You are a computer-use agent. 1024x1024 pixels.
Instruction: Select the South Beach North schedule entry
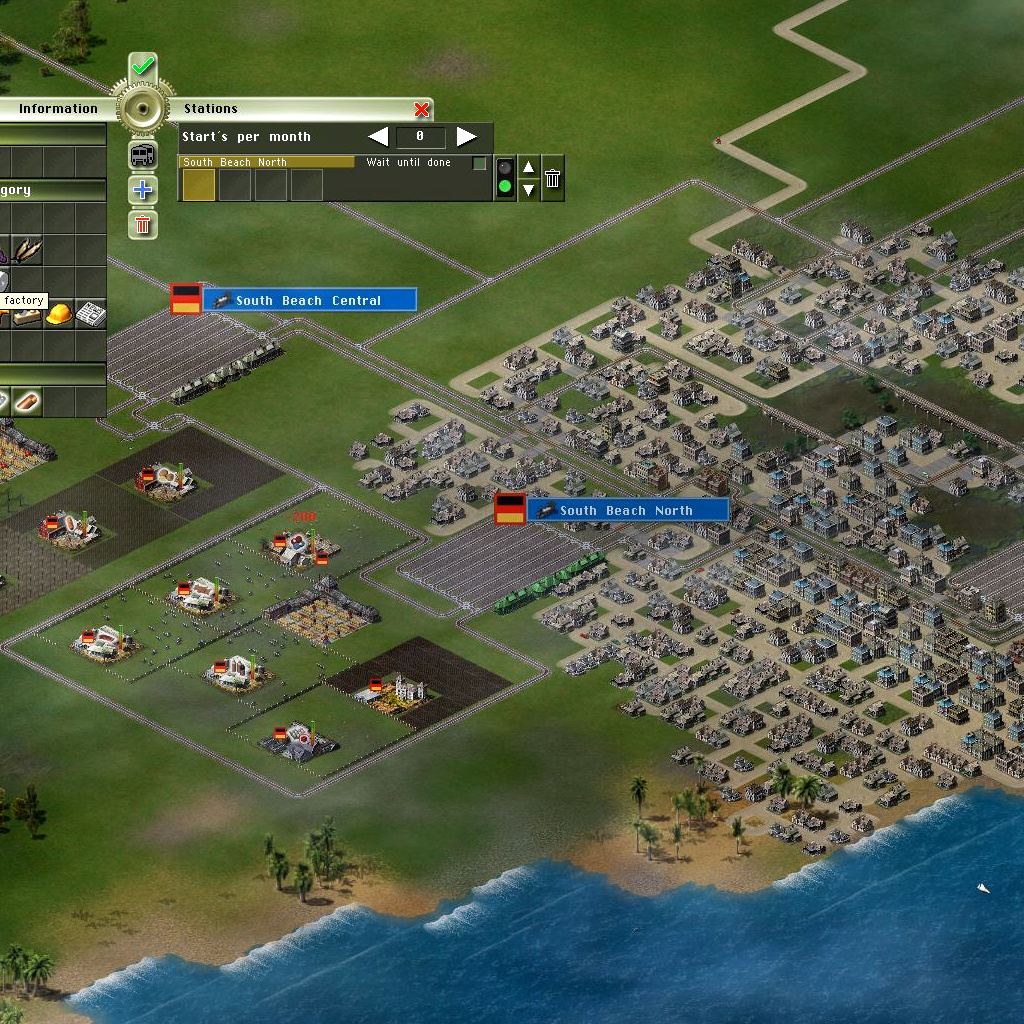coord(267,162)
